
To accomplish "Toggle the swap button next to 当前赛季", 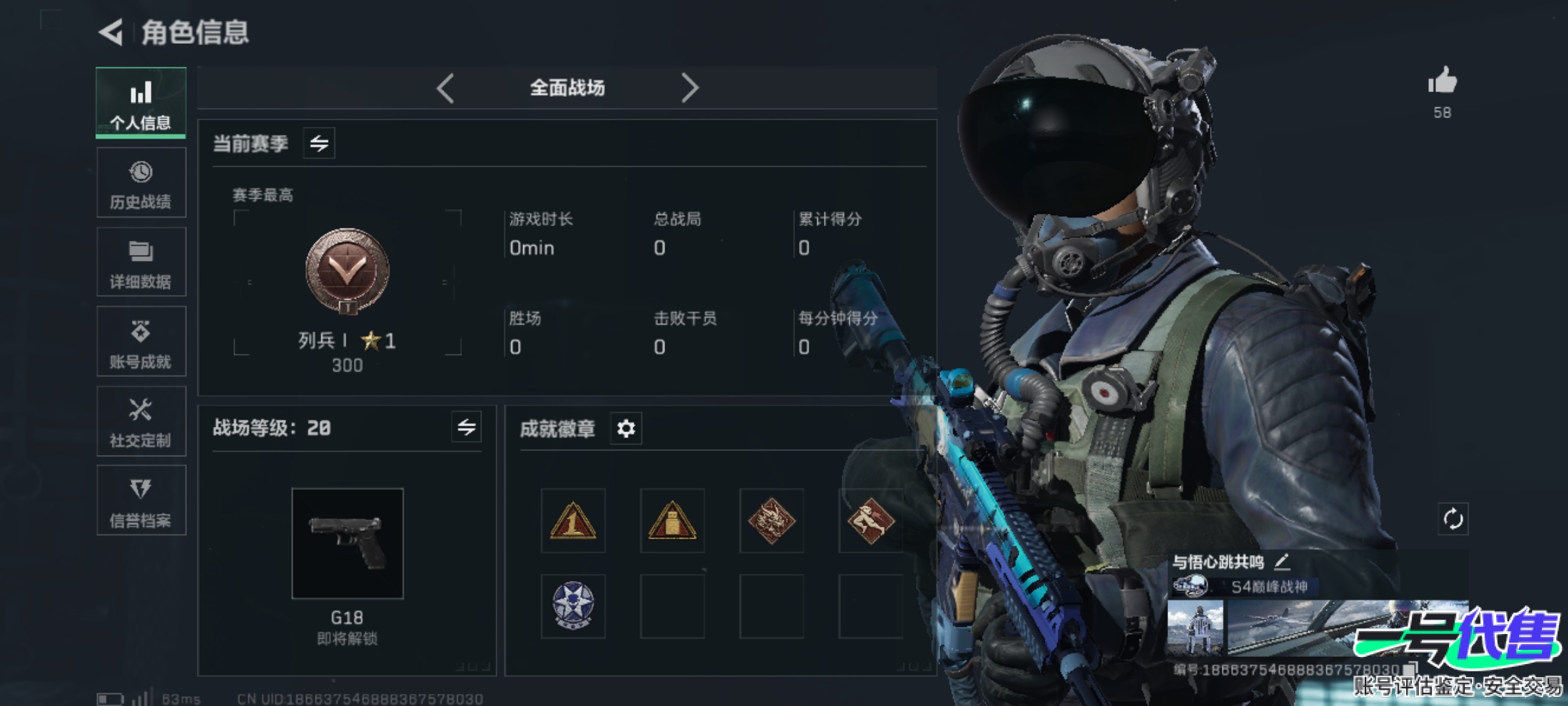I will (319, 143).
